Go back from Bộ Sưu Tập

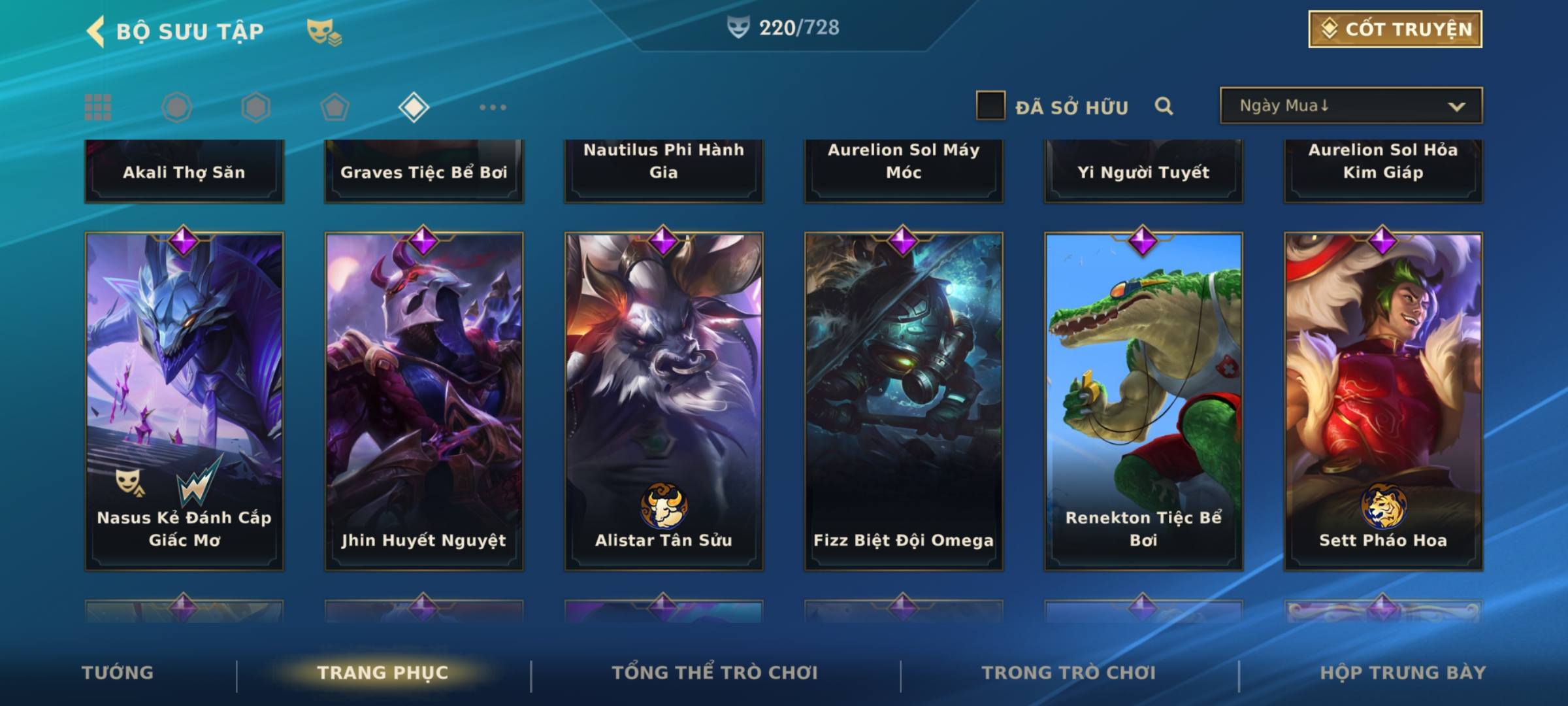(x=96, y=31)
